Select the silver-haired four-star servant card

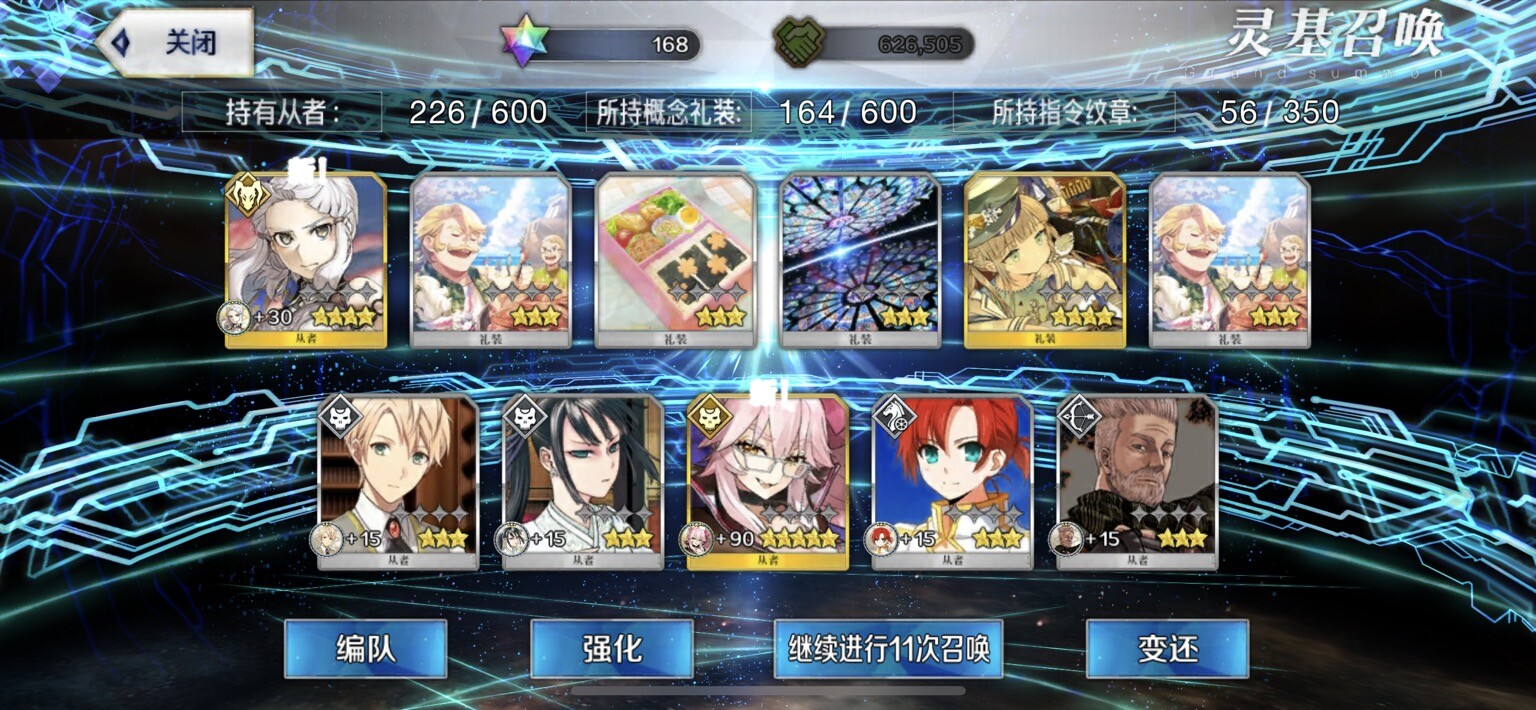click(306, 260)
